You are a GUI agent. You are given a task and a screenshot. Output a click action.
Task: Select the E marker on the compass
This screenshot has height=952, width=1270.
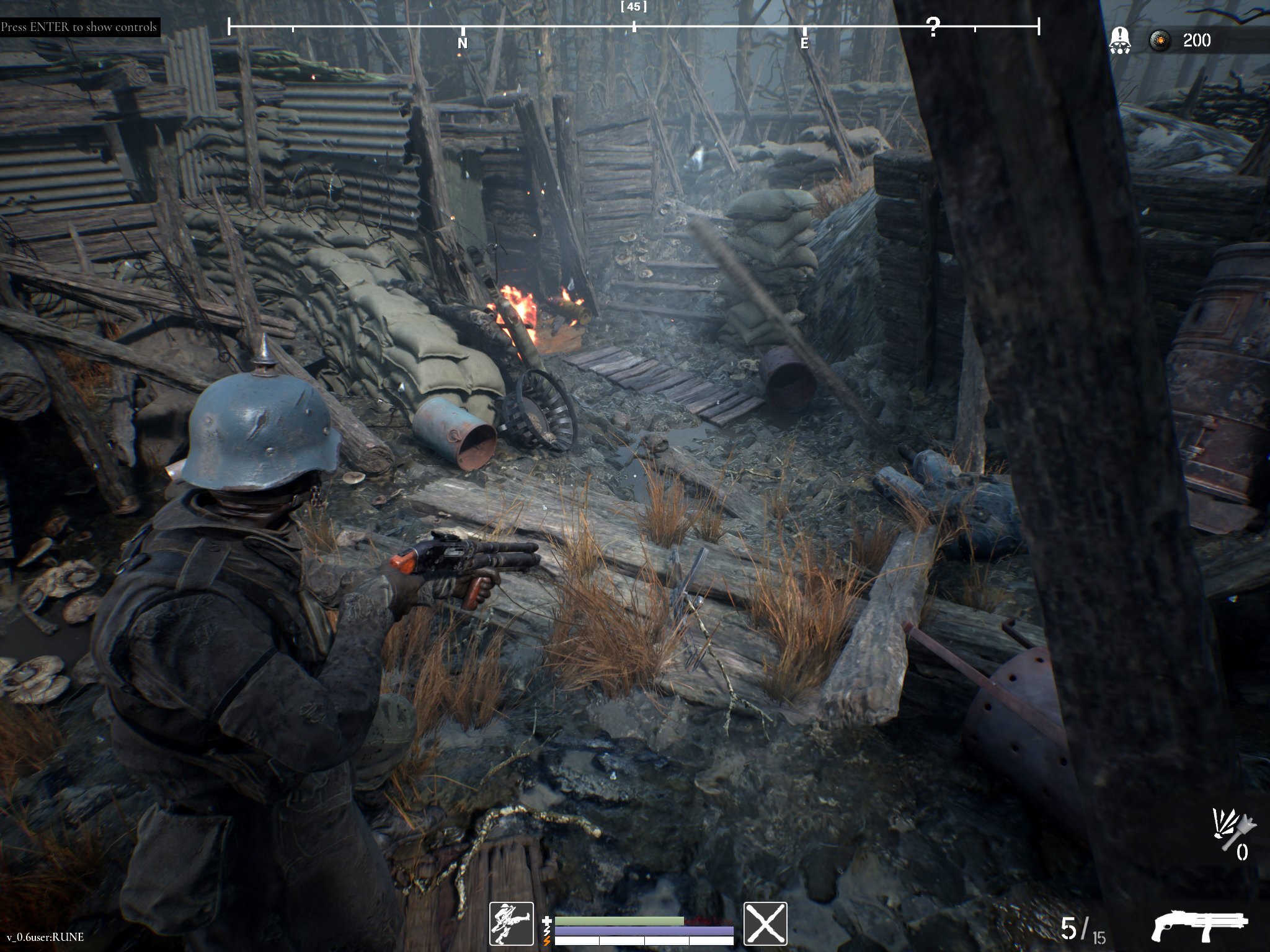click(x=804, y=43)
